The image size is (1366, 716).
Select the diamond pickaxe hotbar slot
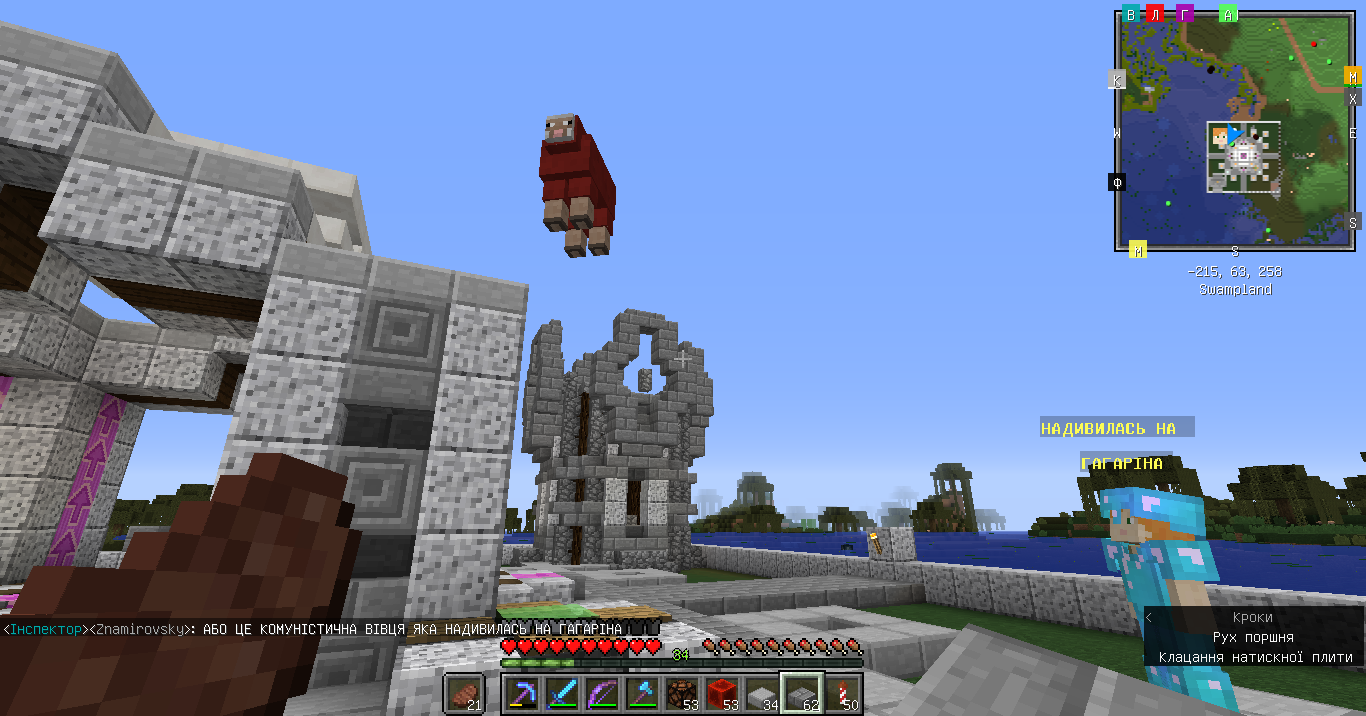tap(520, 693)
